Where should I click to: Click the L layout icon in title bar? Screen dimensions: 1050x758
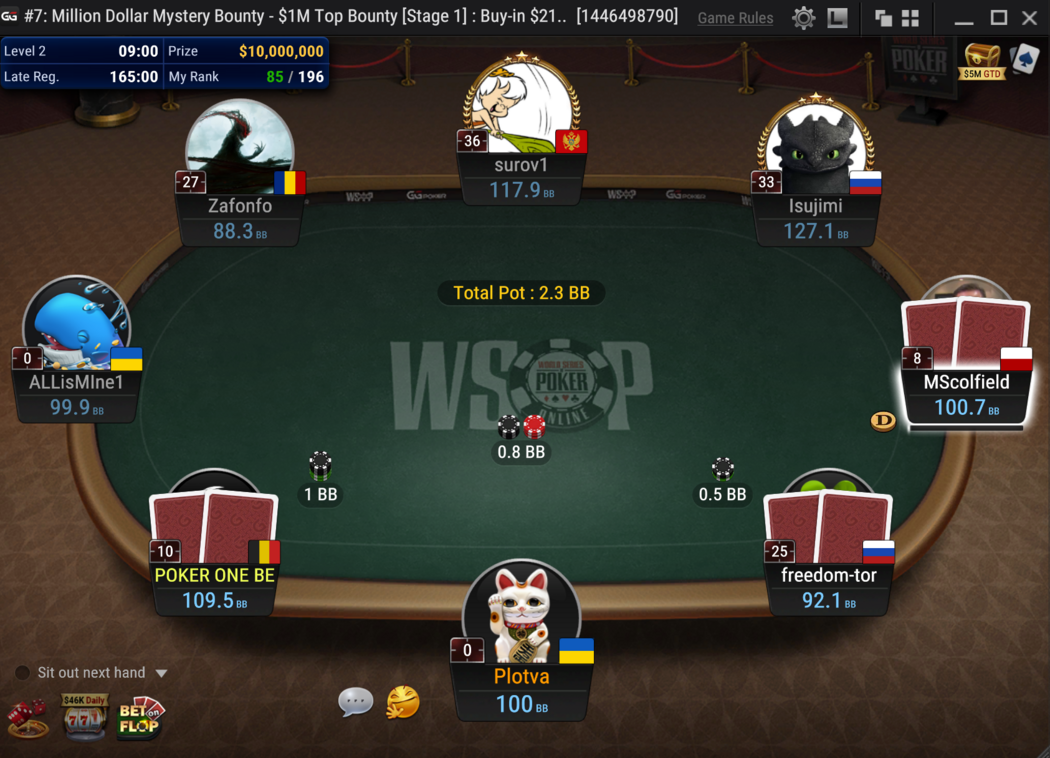(838, 18)
